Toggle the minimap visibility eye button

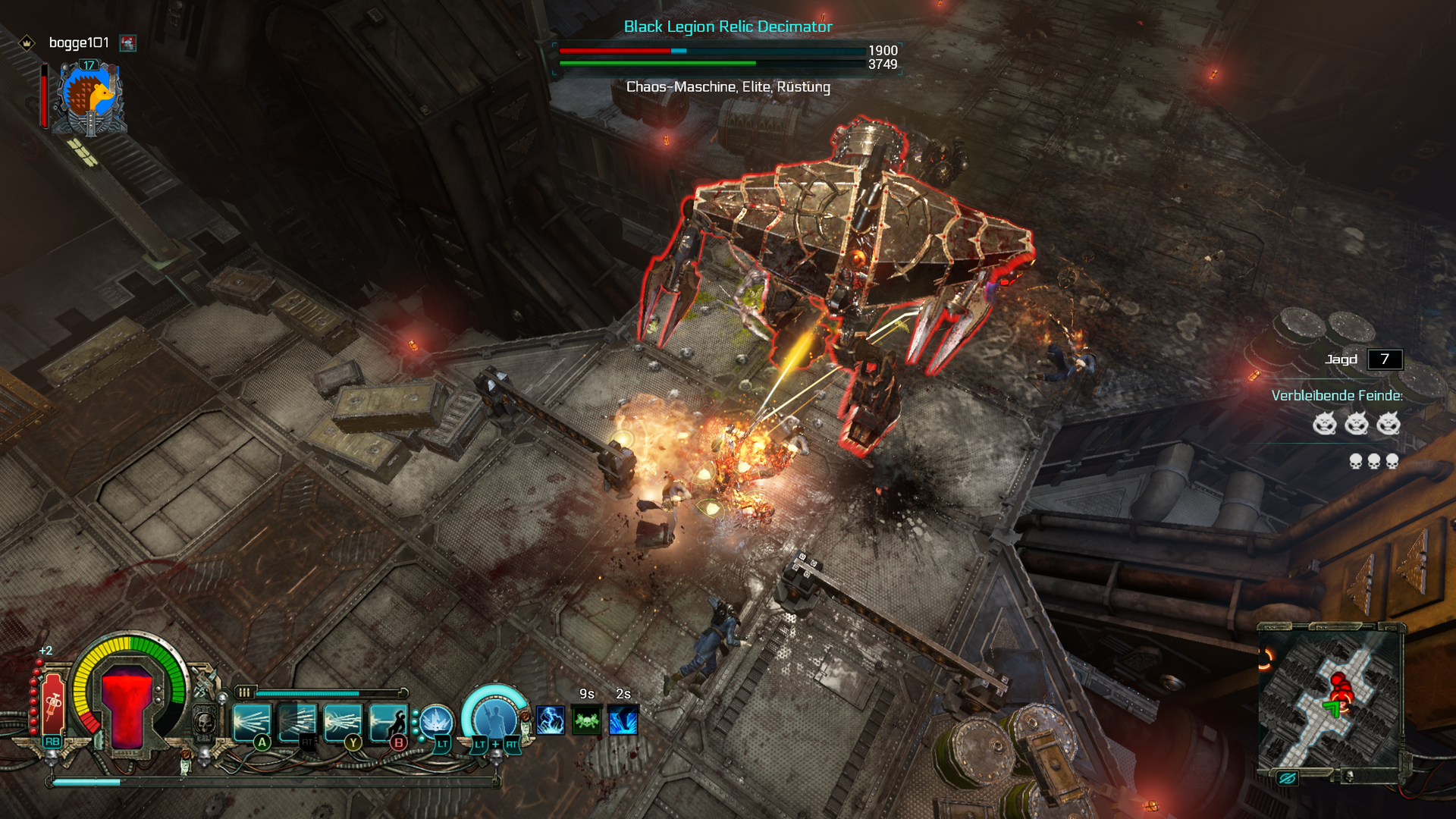click(1287, 778)
